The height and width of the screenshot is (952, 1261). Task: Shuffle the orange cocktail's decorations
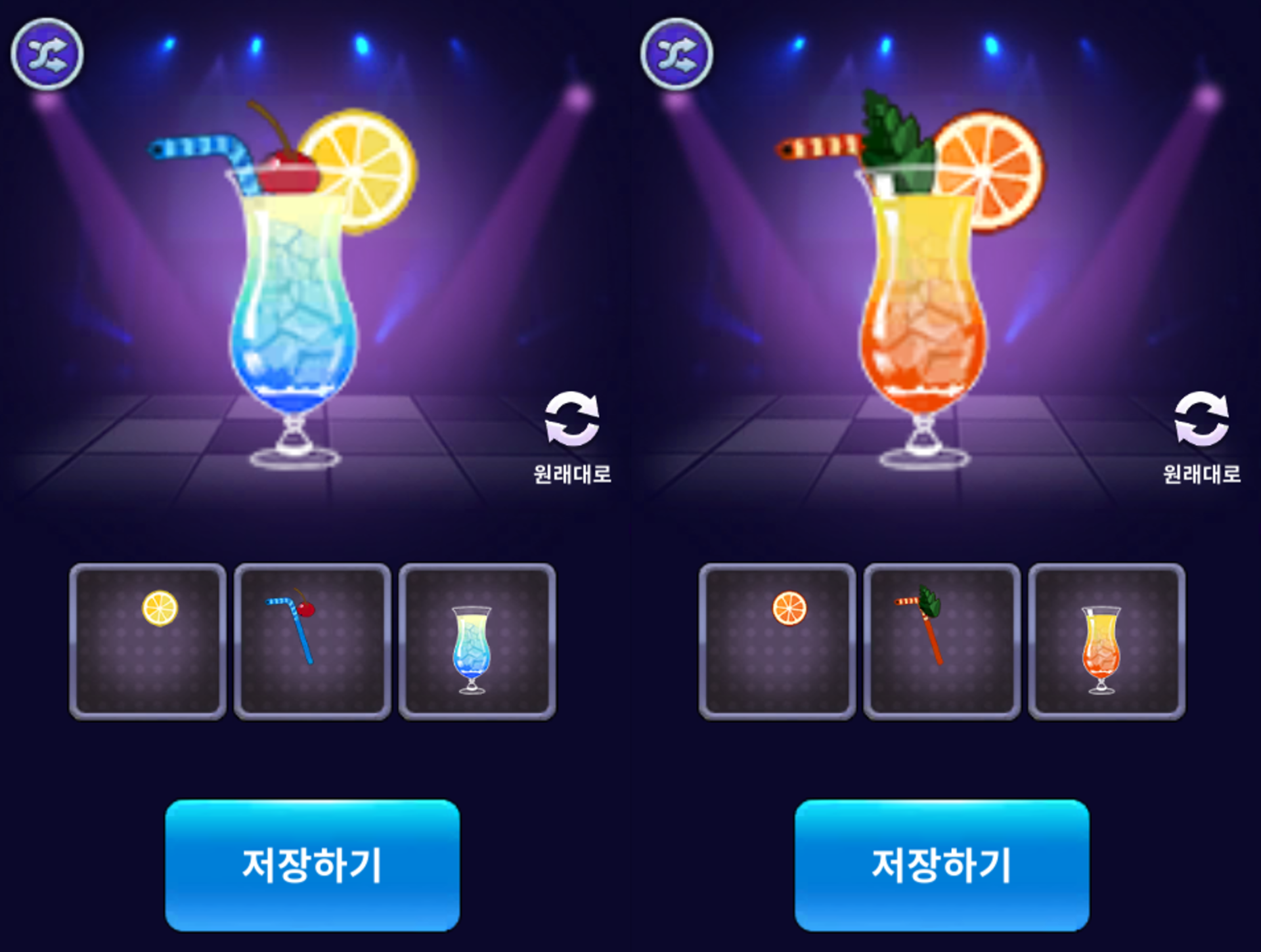click(677, 54)
